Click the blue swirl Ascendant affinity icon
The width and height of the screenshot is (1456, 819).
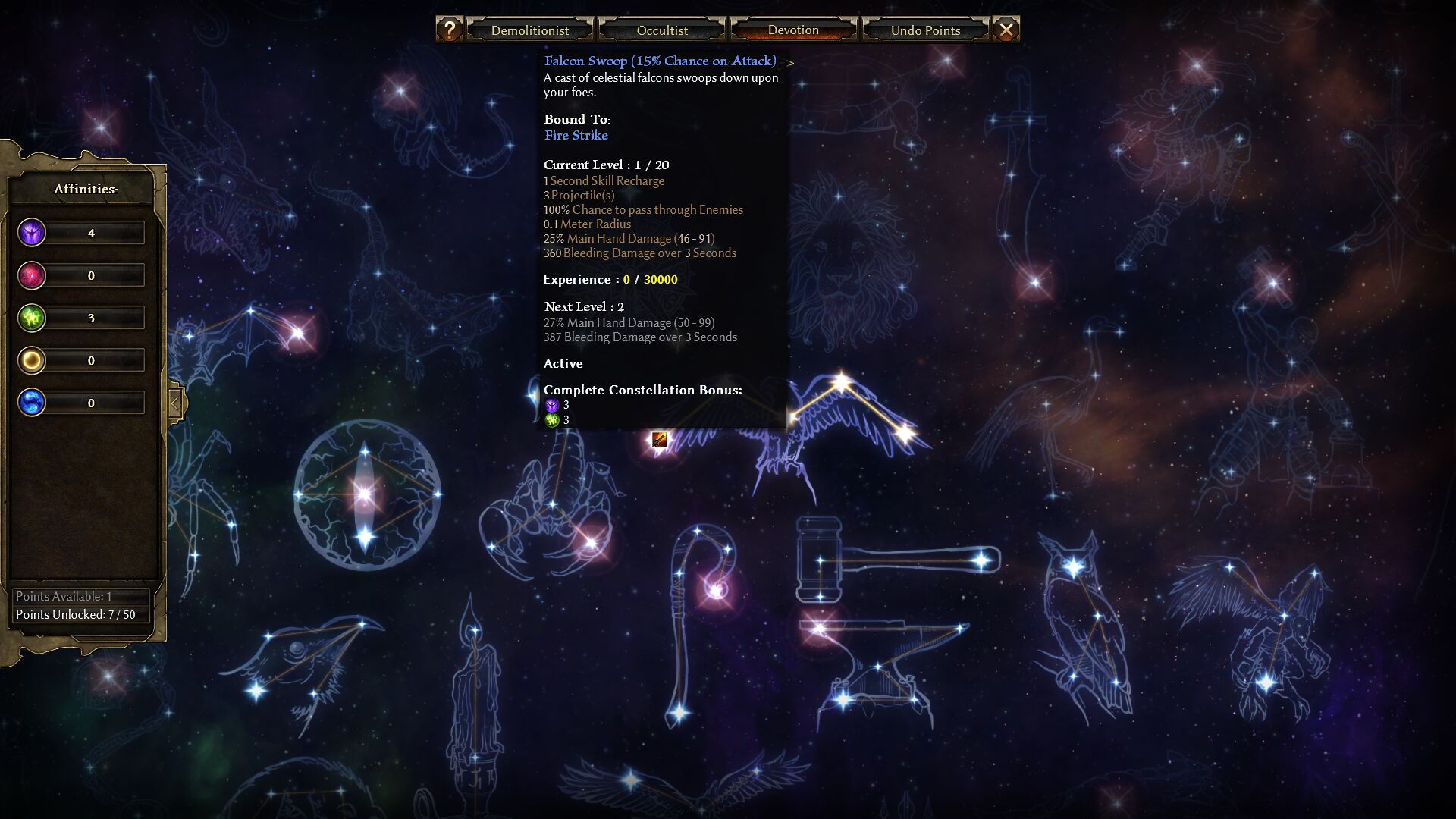click(32, 403)
